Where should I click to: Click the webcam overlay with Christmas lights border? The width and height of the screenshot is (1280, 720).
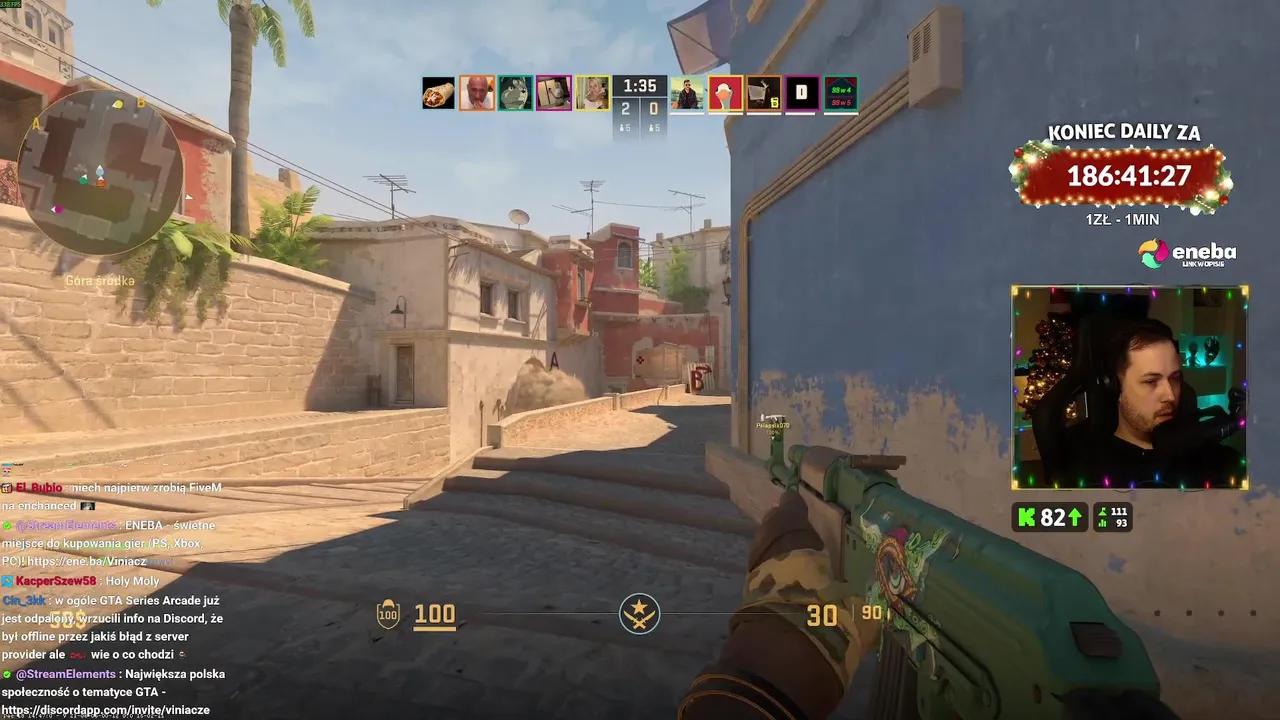1129,386
